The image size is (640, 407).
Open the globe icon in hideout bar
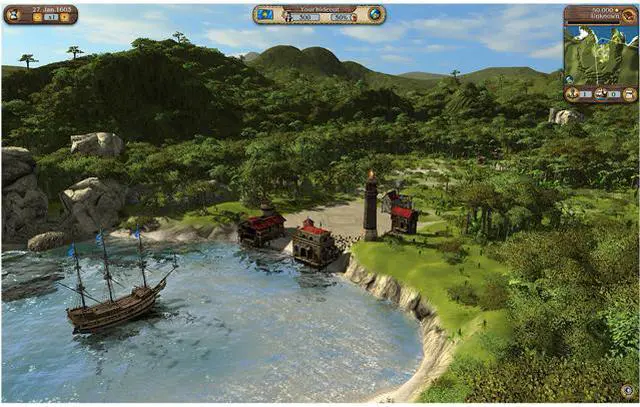point(374,15)
